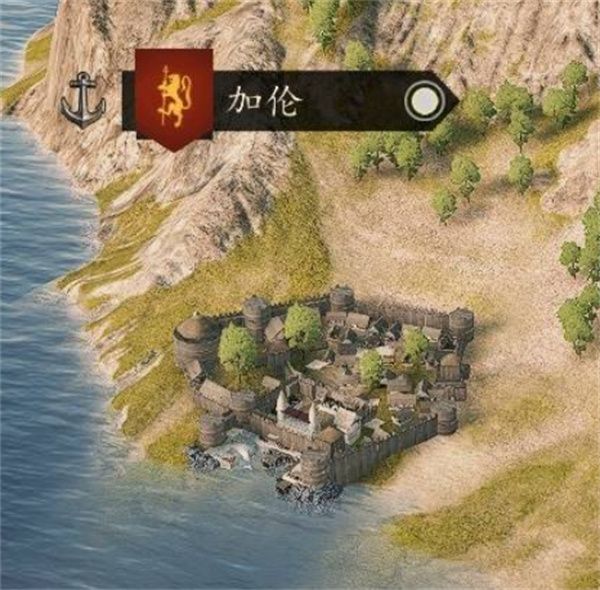Click the anchor port icon
This screenshot has height=590, width=600.
click(x=83, y=103)
